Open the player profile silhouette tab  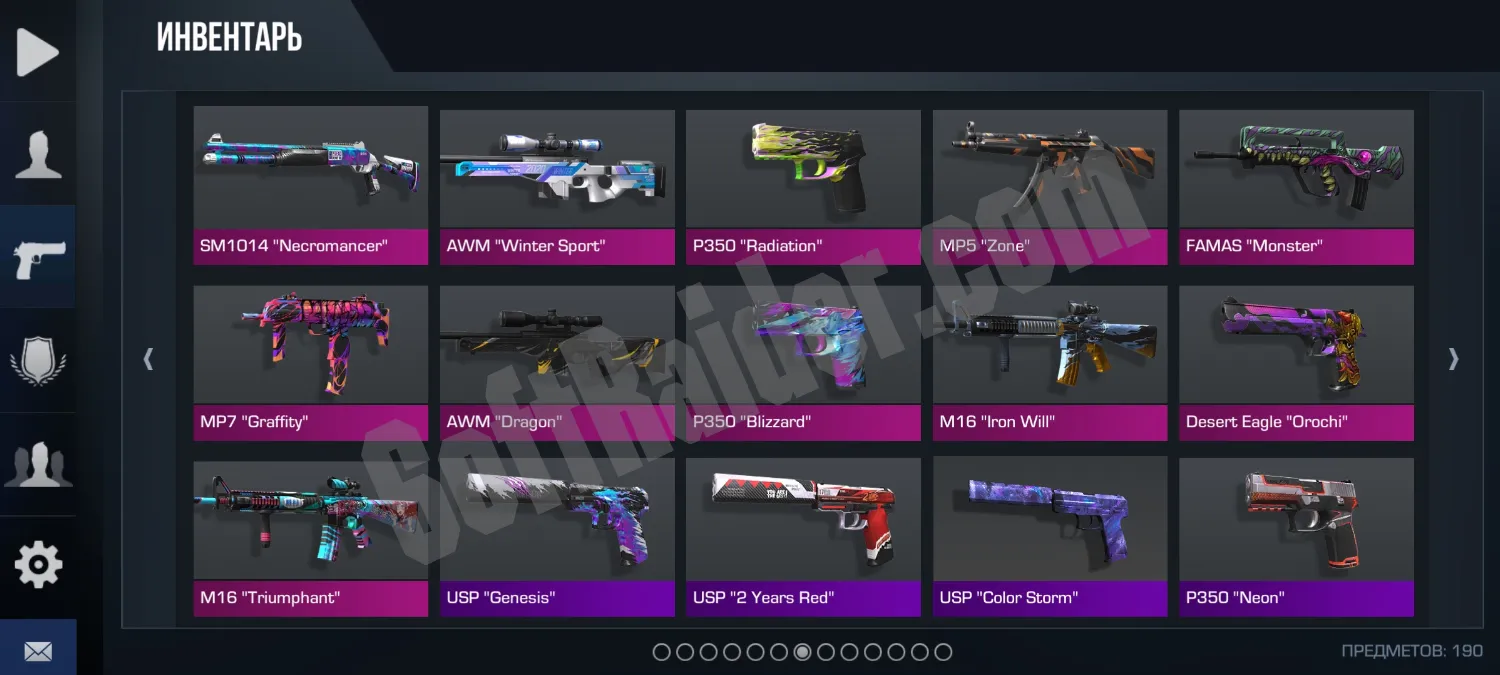pos(38,155)
